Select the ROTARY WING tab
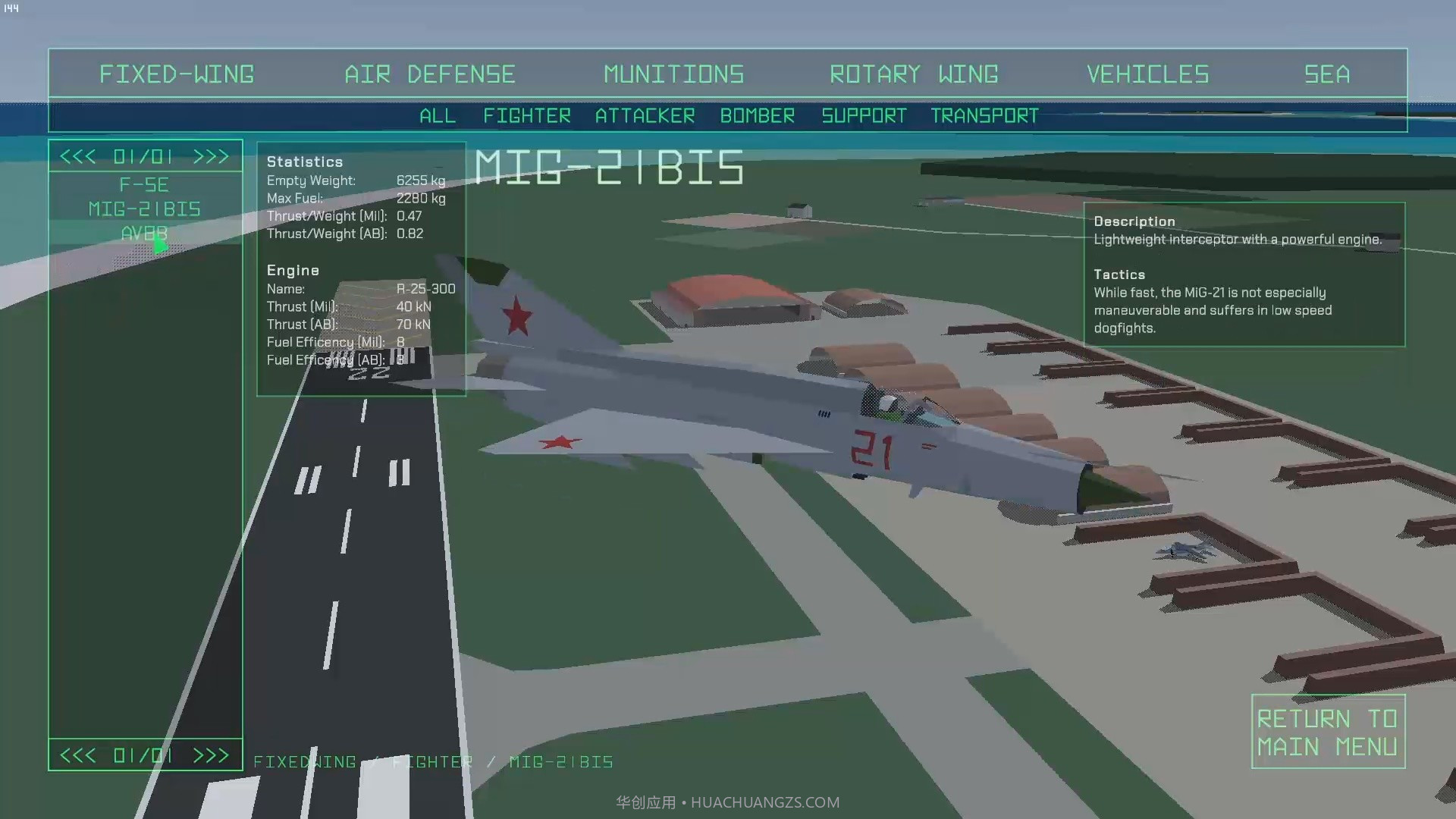 click(x=915, y=74)
